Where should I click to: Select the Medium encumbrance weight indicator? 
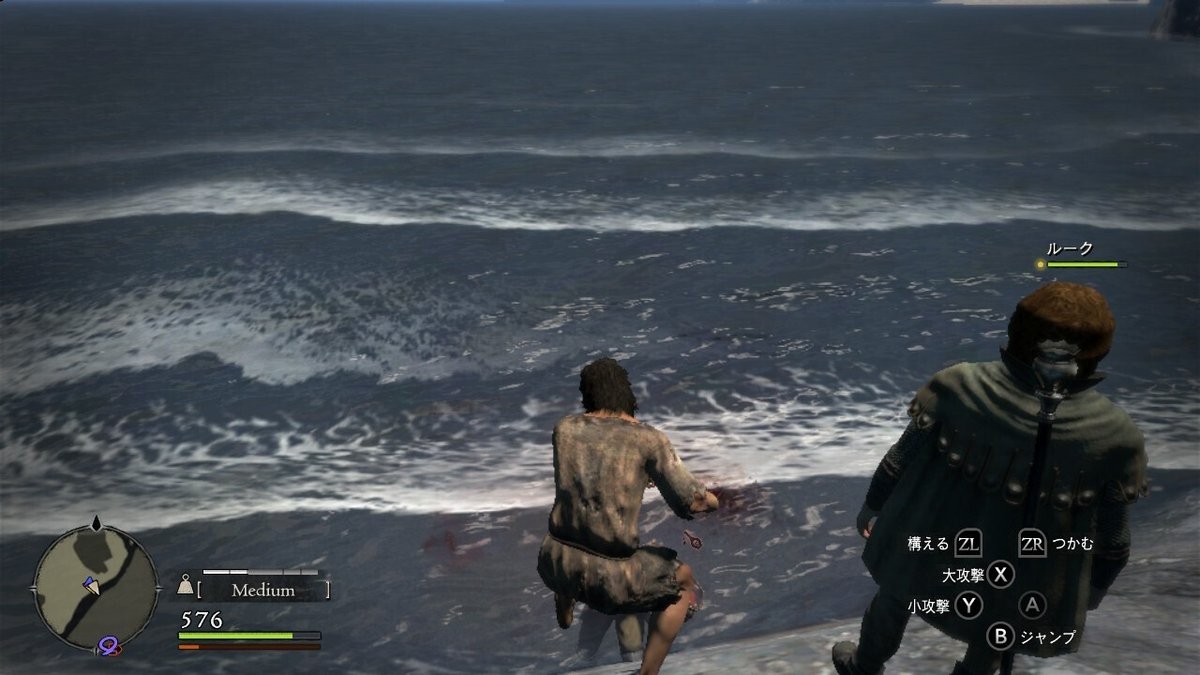[262, 590]
